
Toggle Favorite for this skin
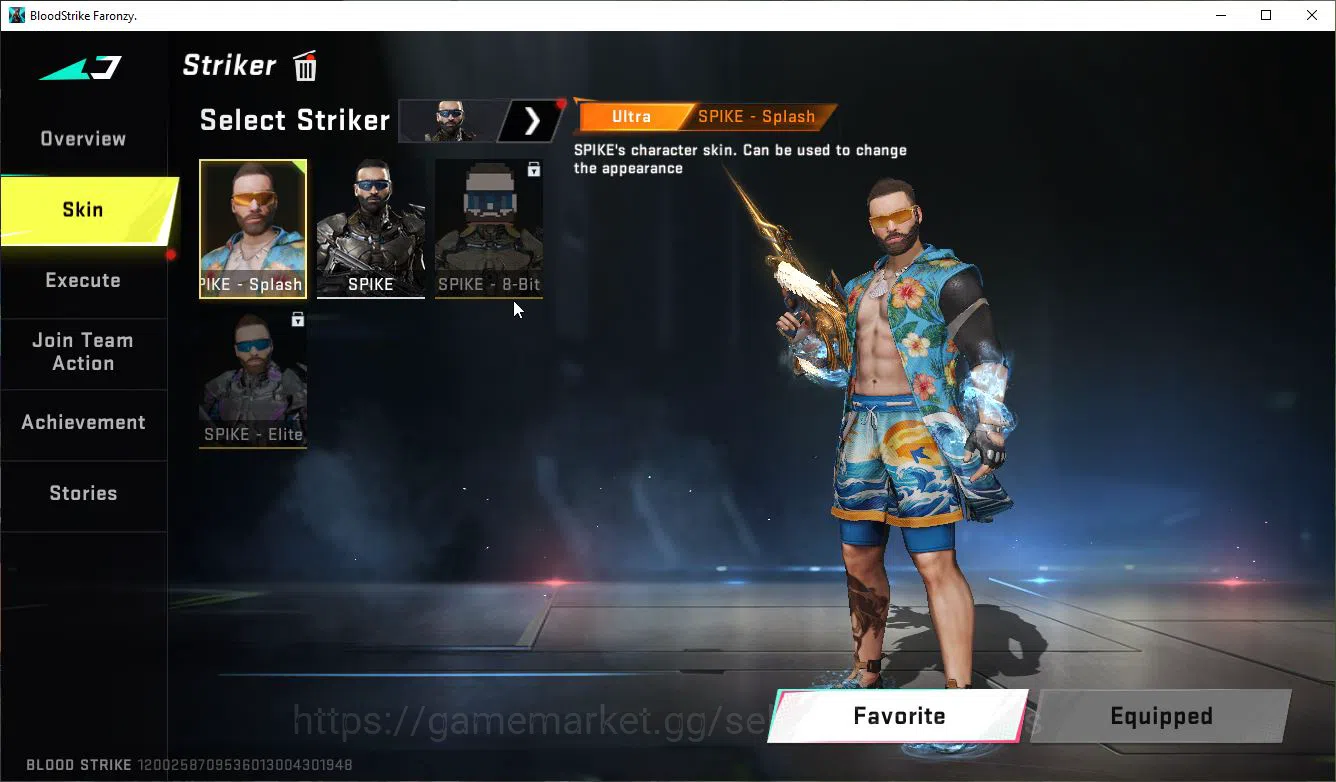point(898,716)
